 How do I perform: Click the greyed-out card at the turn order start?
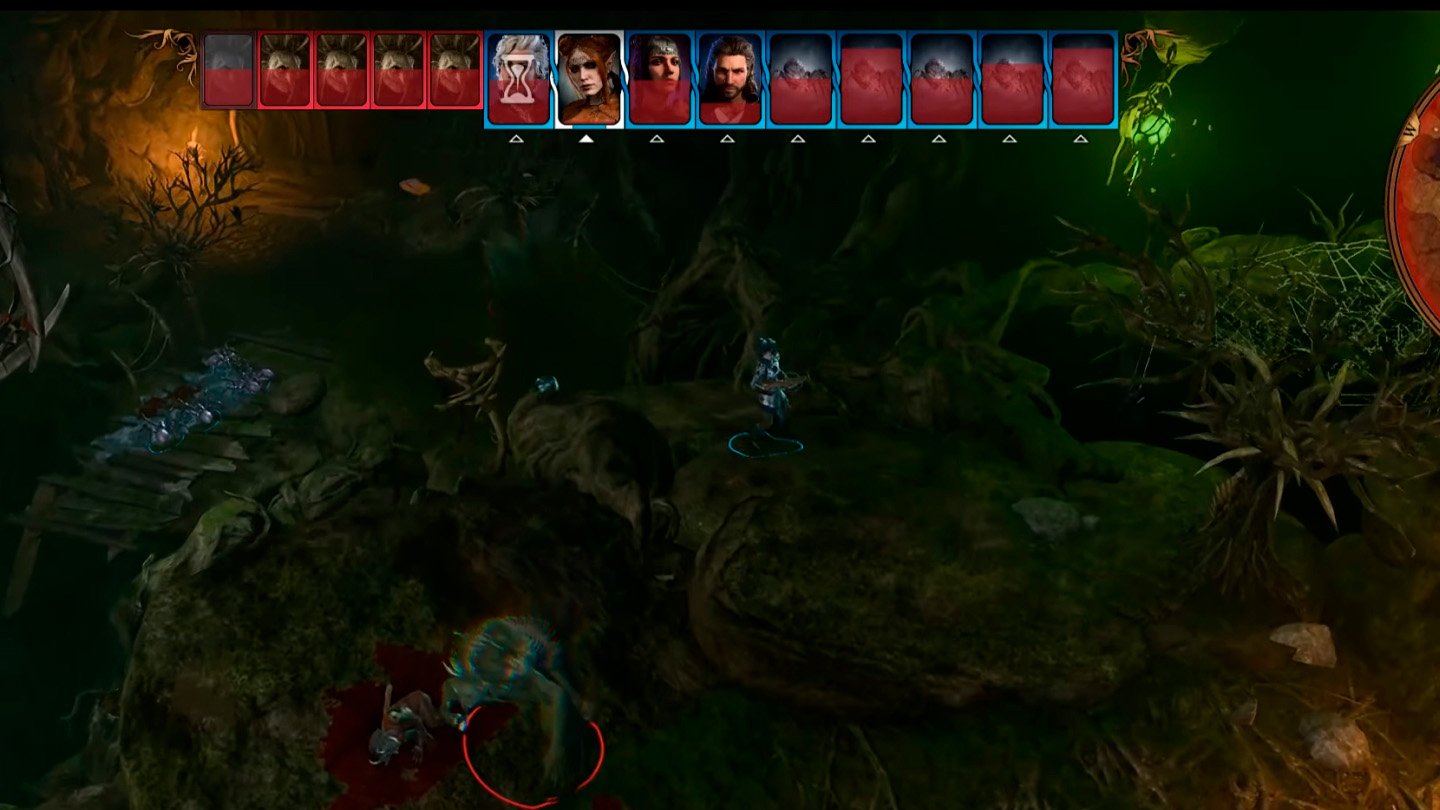point(228,70)
